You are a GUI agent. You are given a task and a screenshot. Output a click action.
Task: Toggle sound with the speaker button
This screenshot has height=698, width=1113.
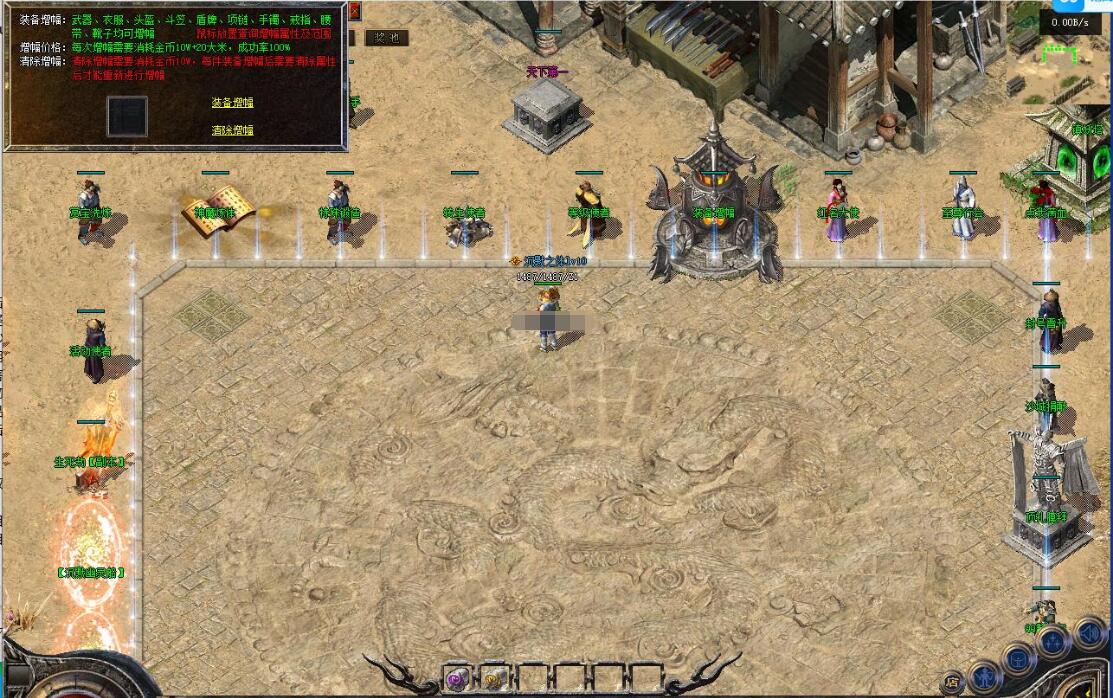point(1087,633)
